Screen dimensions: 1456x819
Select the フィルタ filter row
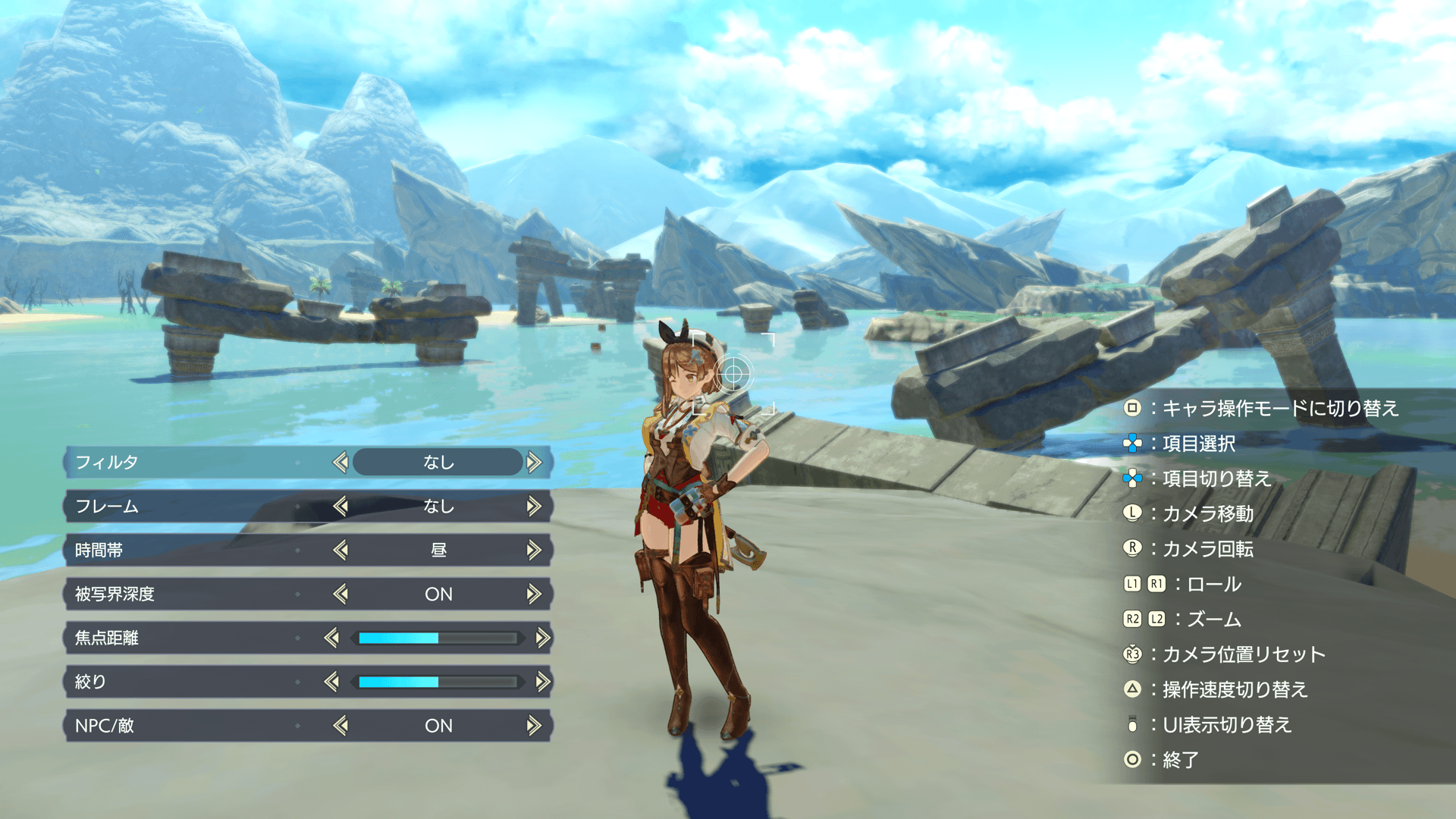[x=190, y=462]
